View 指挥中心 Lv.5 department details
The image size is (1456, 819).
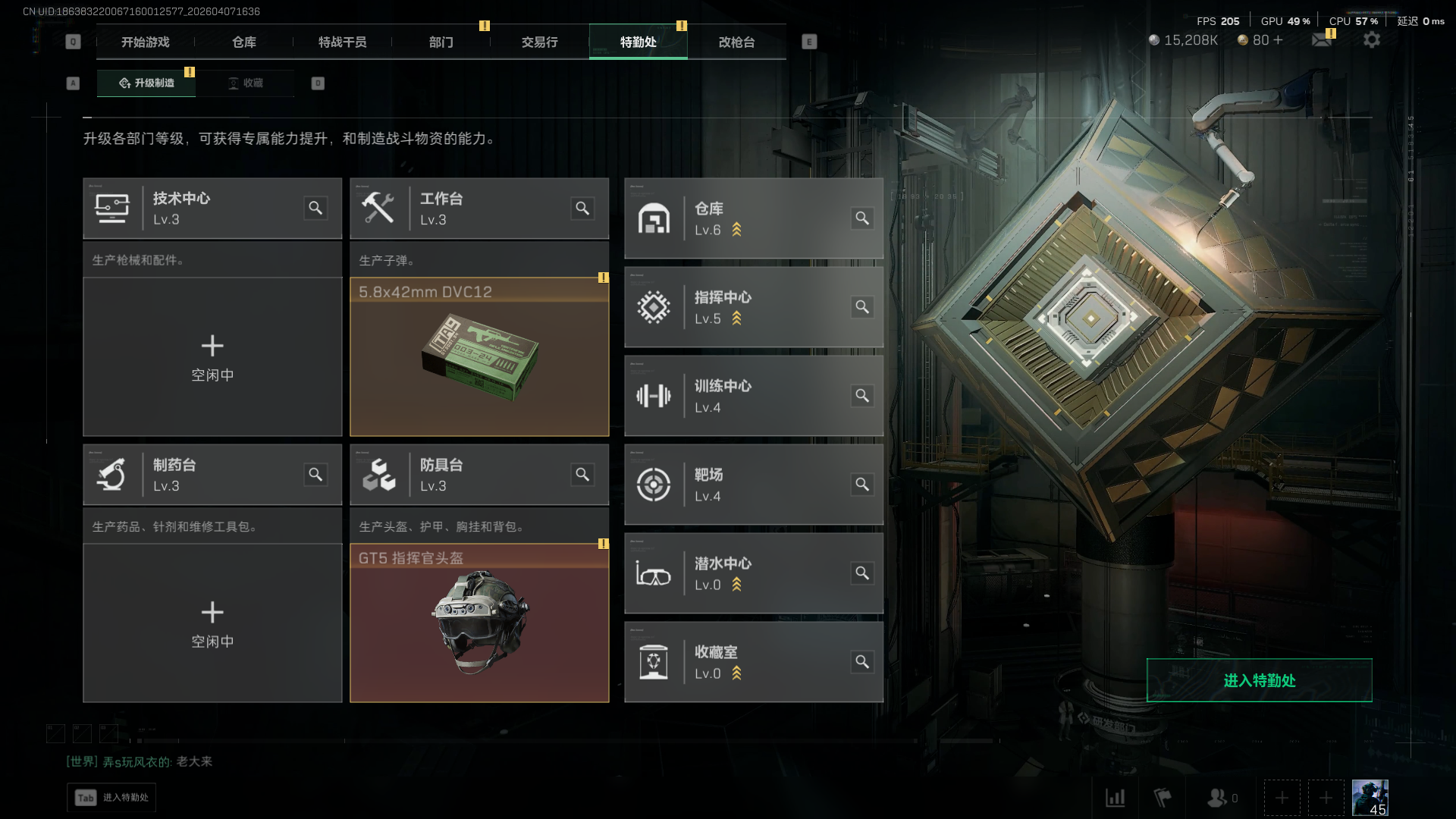(x=753, y=307)
